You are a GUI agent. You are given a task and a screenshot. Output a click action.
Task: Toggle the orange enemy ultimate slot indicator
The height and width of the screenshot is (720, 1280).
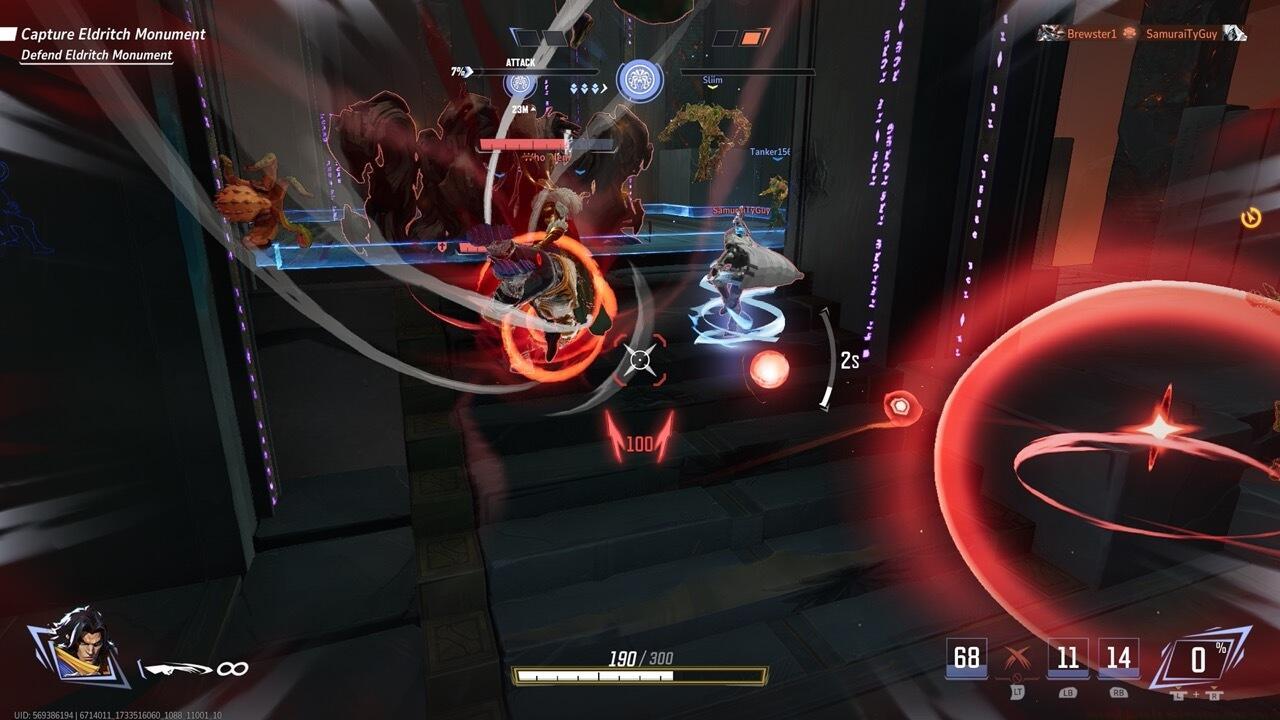(749, 37)
